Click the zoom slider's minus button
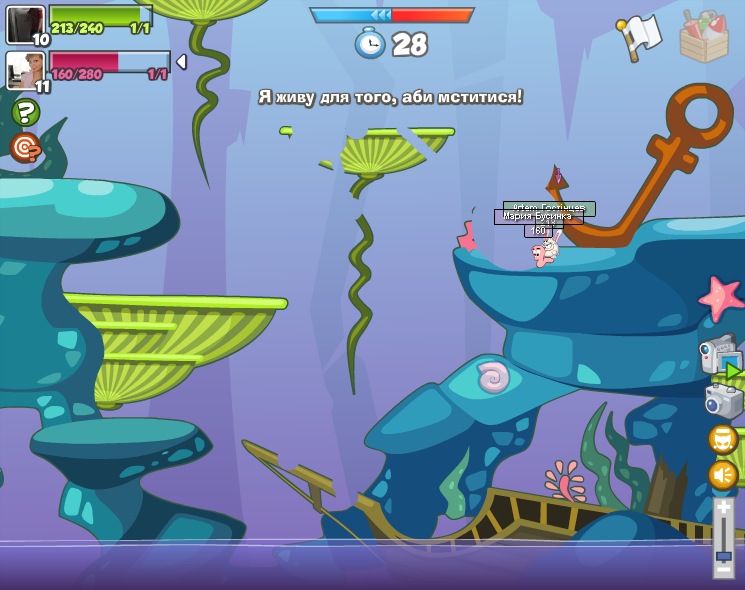Viewport: 745px width, 590px height. tap(723, 570)
